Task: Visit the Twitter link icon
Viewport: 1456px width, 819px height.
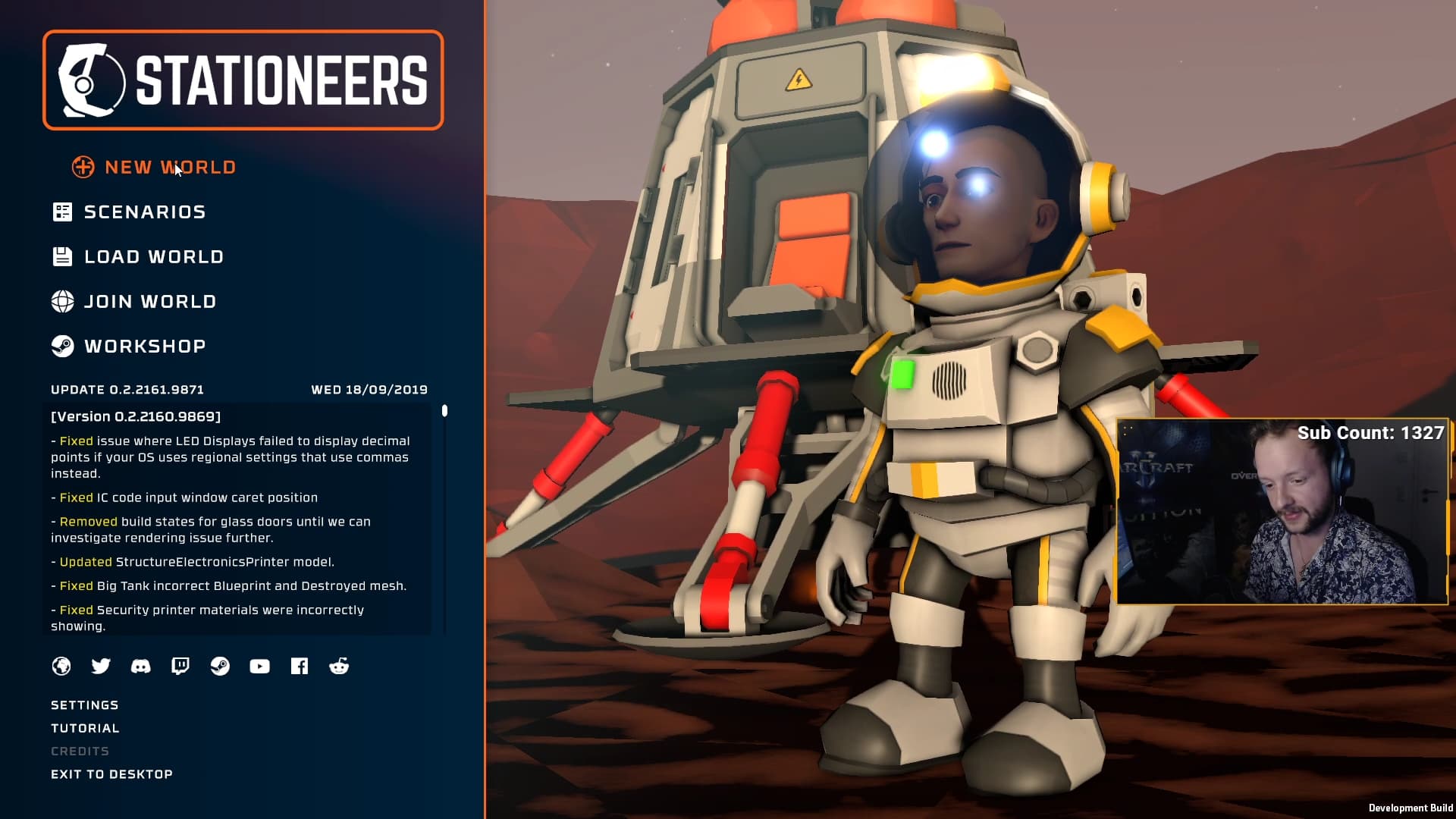Action: coord(101,666)
